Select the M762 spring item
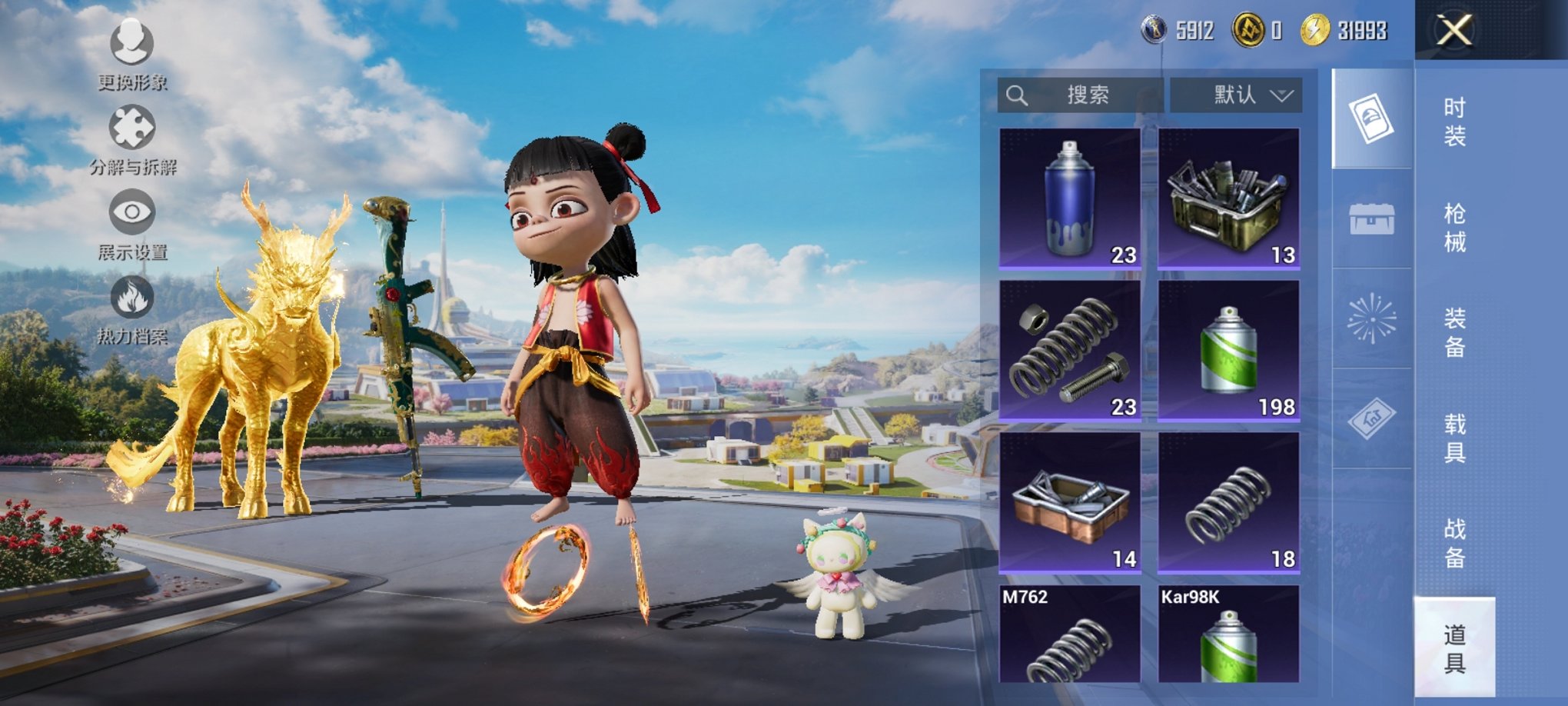1568x706 pixels. pos(1069,634)
